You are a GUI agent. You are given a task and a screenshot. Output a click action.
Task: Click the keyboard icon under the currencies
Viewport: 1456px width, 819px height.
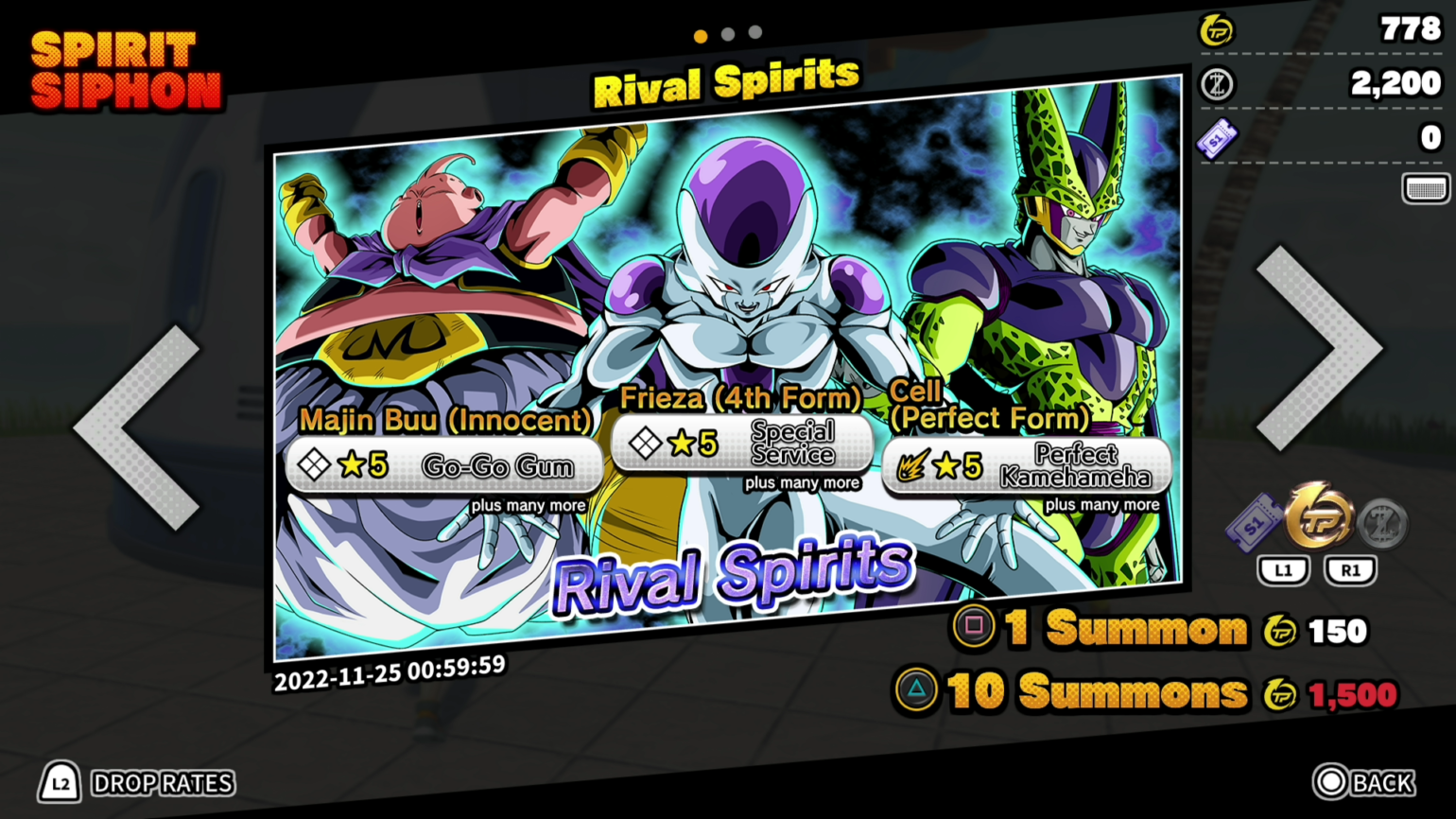pyautogui.click(x=1425, y=188)
